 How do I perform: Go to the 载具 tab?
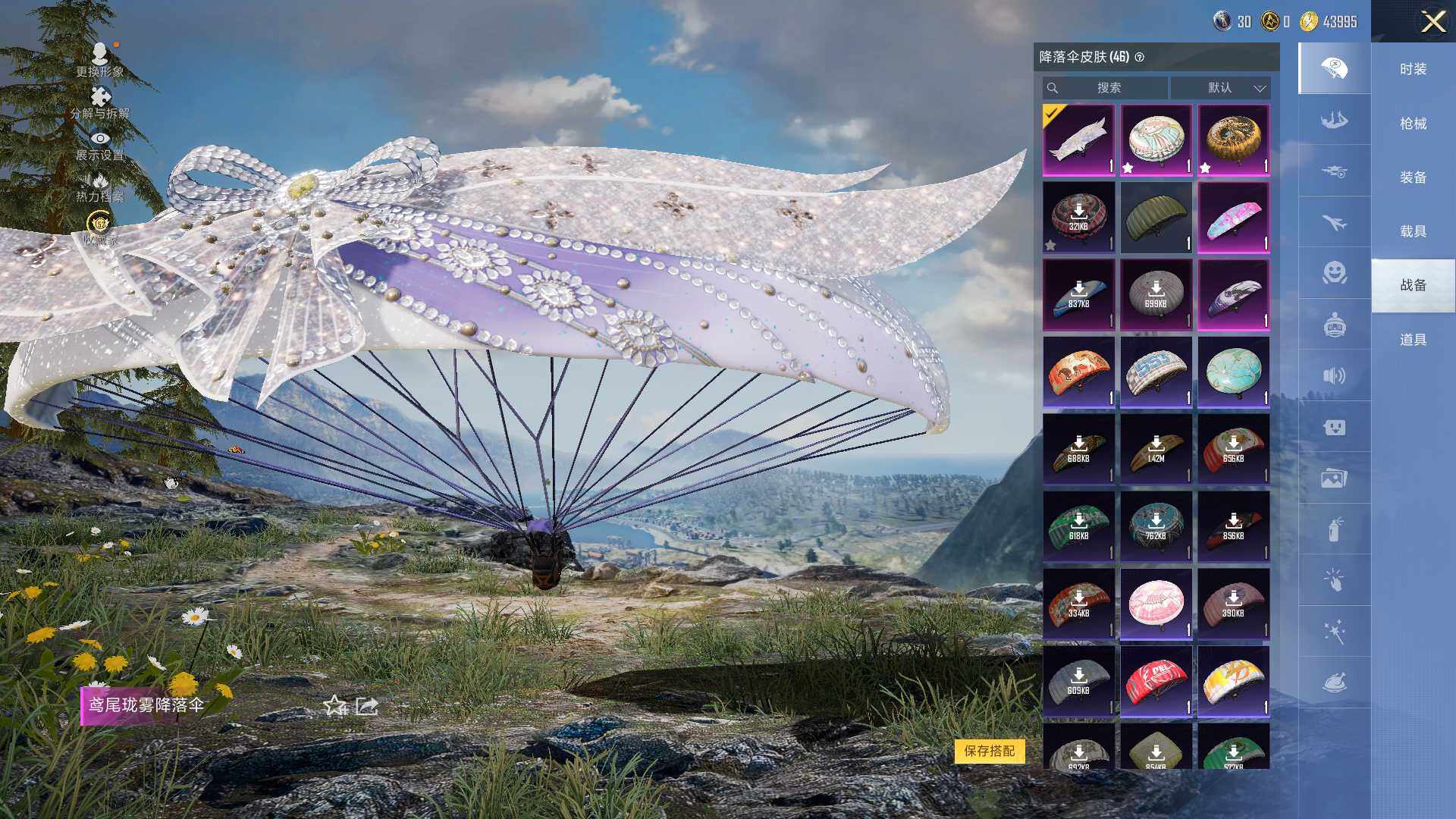pyautogui.click(x=1413, y=231)
